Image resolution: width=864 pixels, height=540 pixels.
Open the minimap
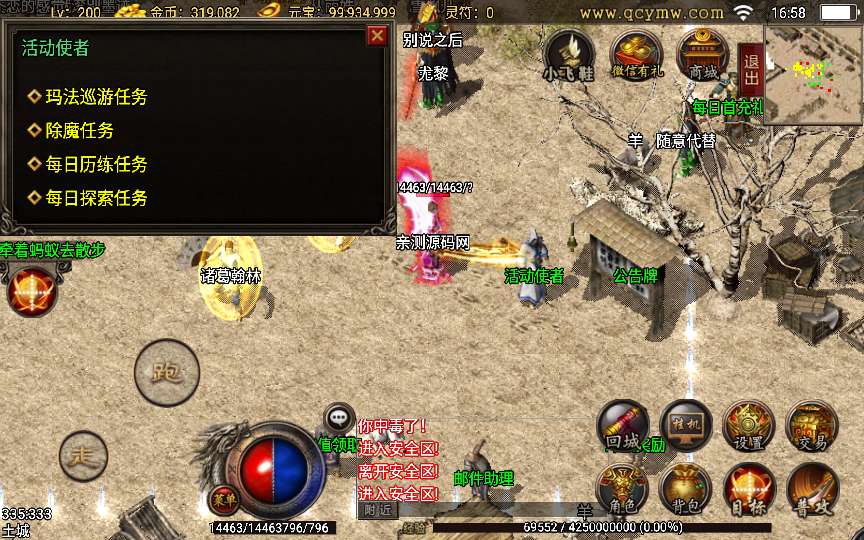tap(813, 75)
